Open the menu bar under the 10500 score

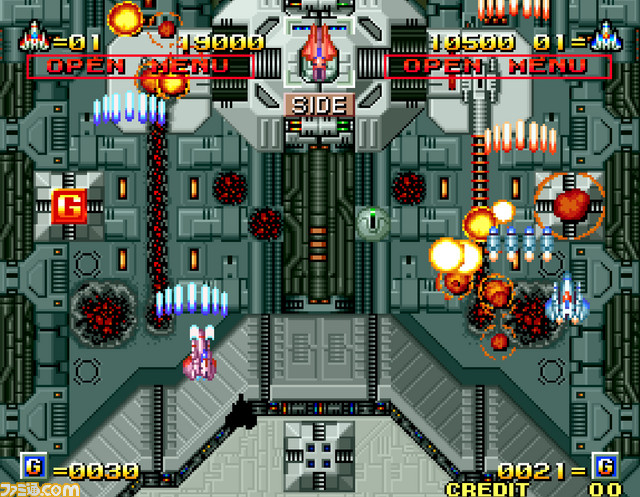497,66
